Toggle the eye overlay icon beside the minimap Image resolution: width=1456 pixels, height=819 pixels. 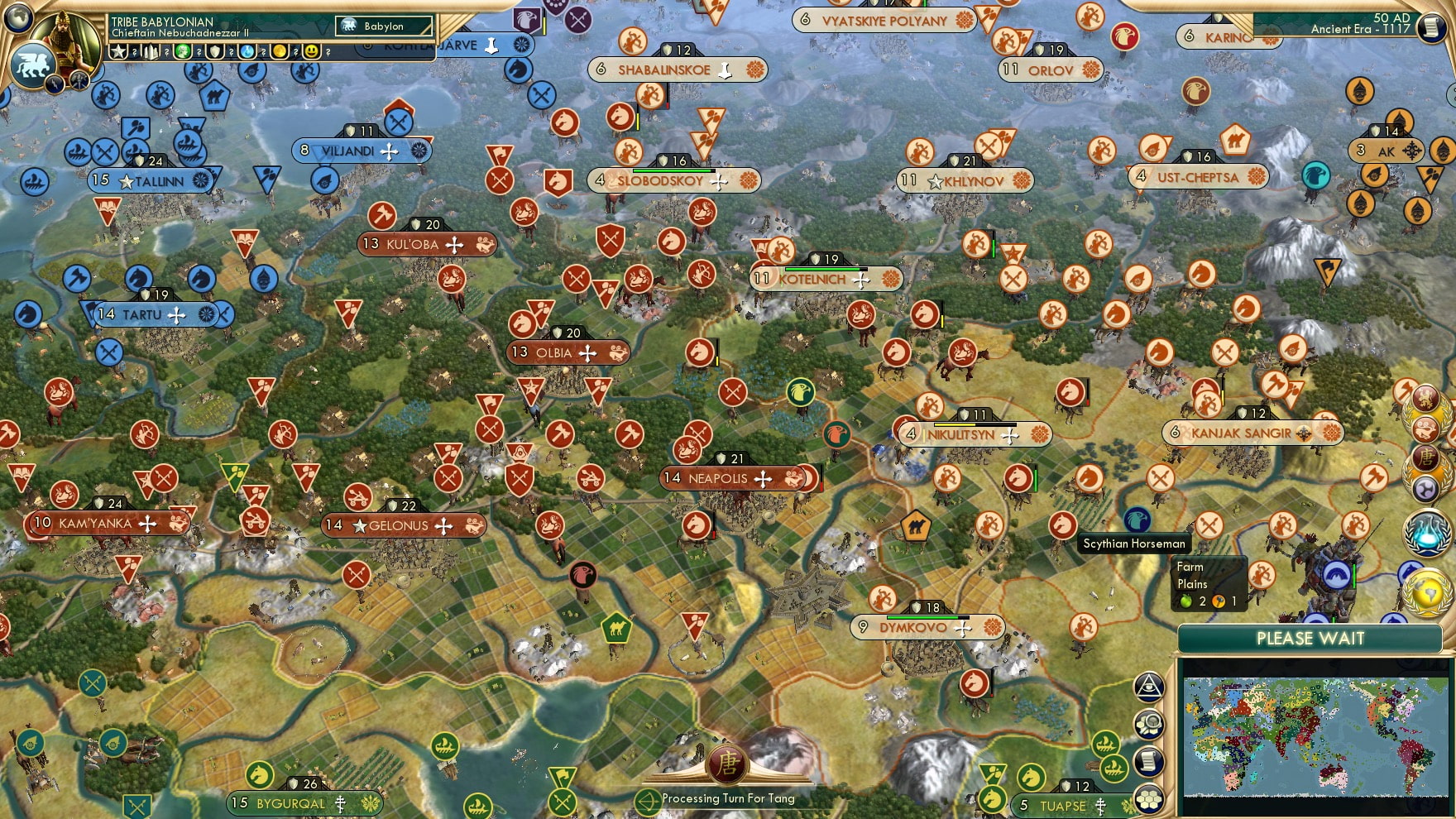coord(1149,687)
